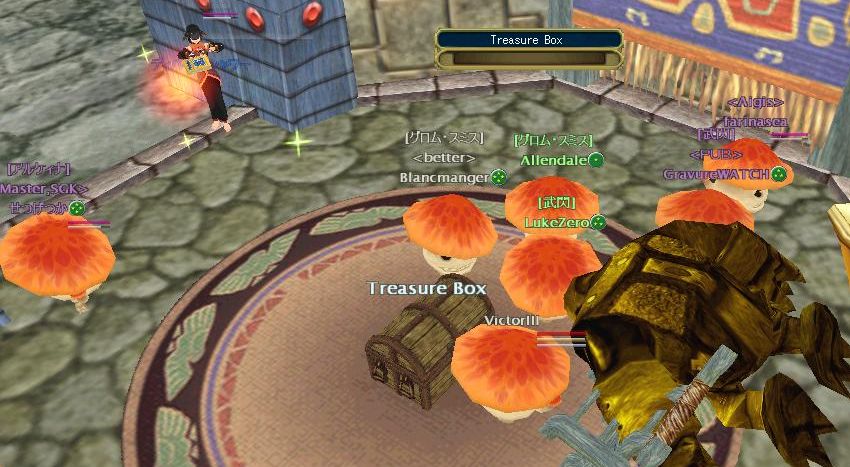Click the VictorIII nameplate
This screenshot has height=467, width=850.
pyautogui.click(x=511, y=320)
